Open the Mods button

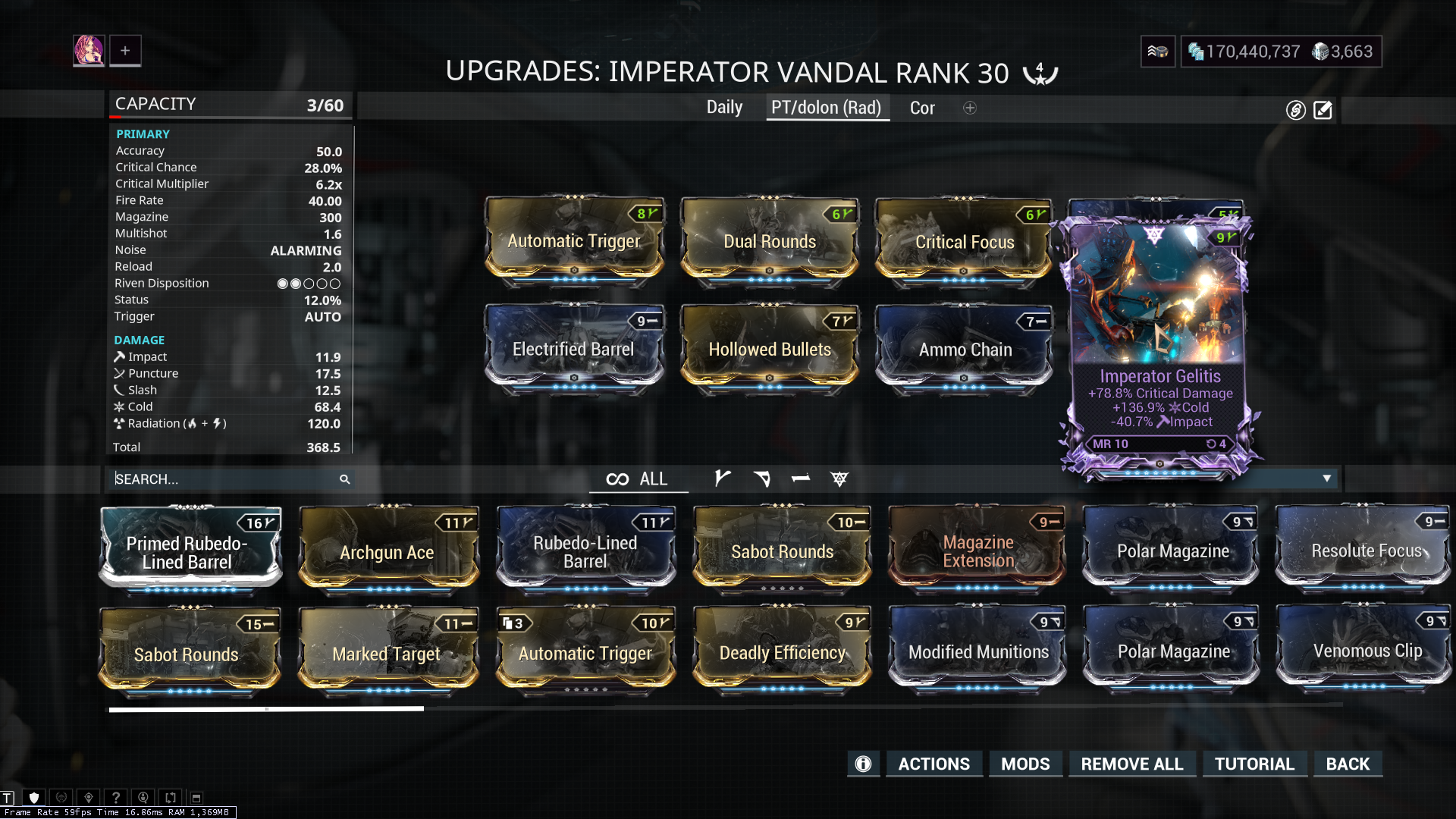tap(1025, 764)
